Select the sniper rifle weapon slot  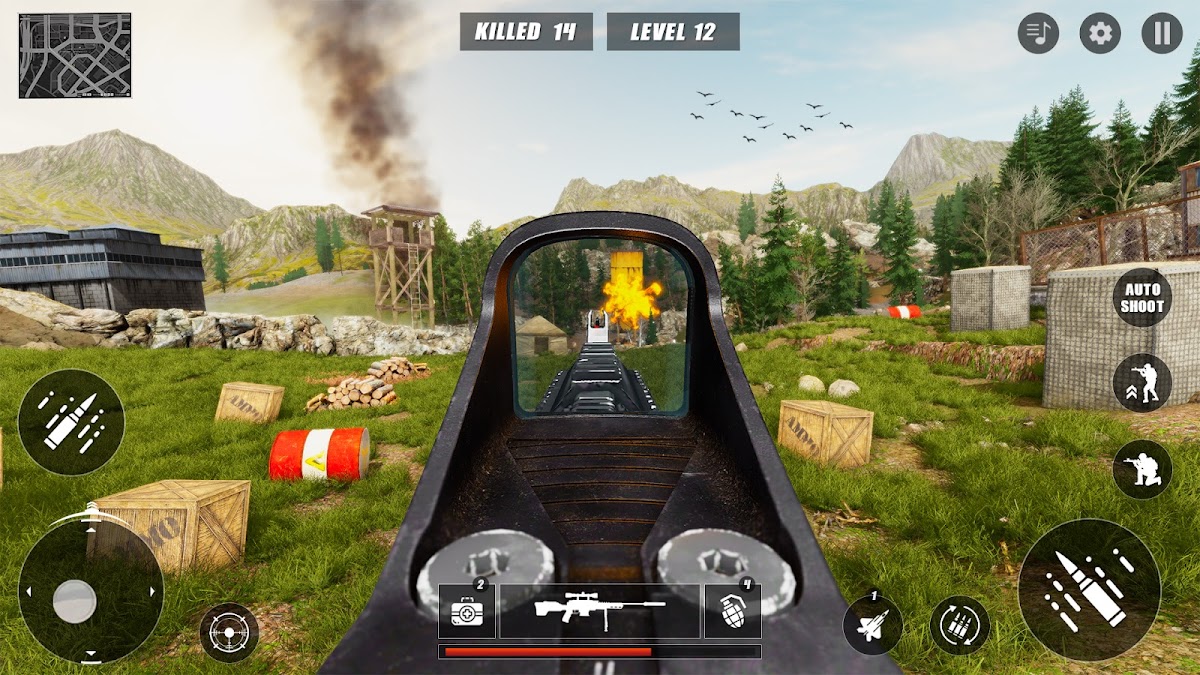pyautogui.click(x=599, y=610)
